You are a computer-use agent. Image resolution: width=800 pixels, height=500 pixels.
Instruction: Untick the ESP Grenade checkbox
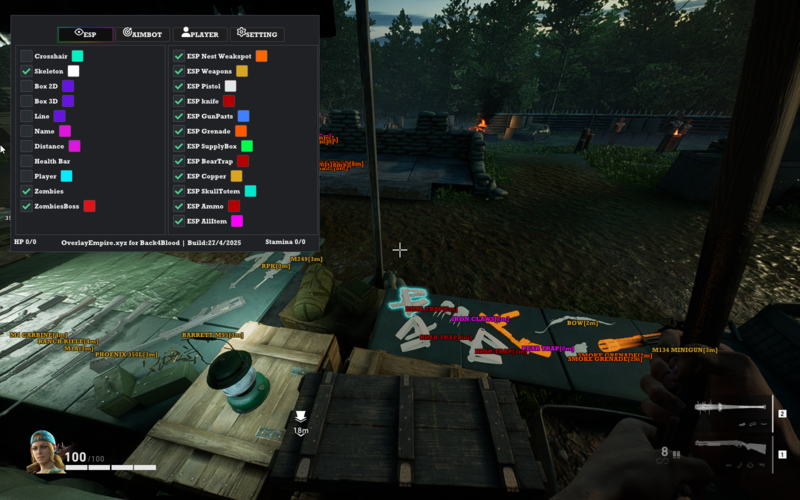click(179, 131)
